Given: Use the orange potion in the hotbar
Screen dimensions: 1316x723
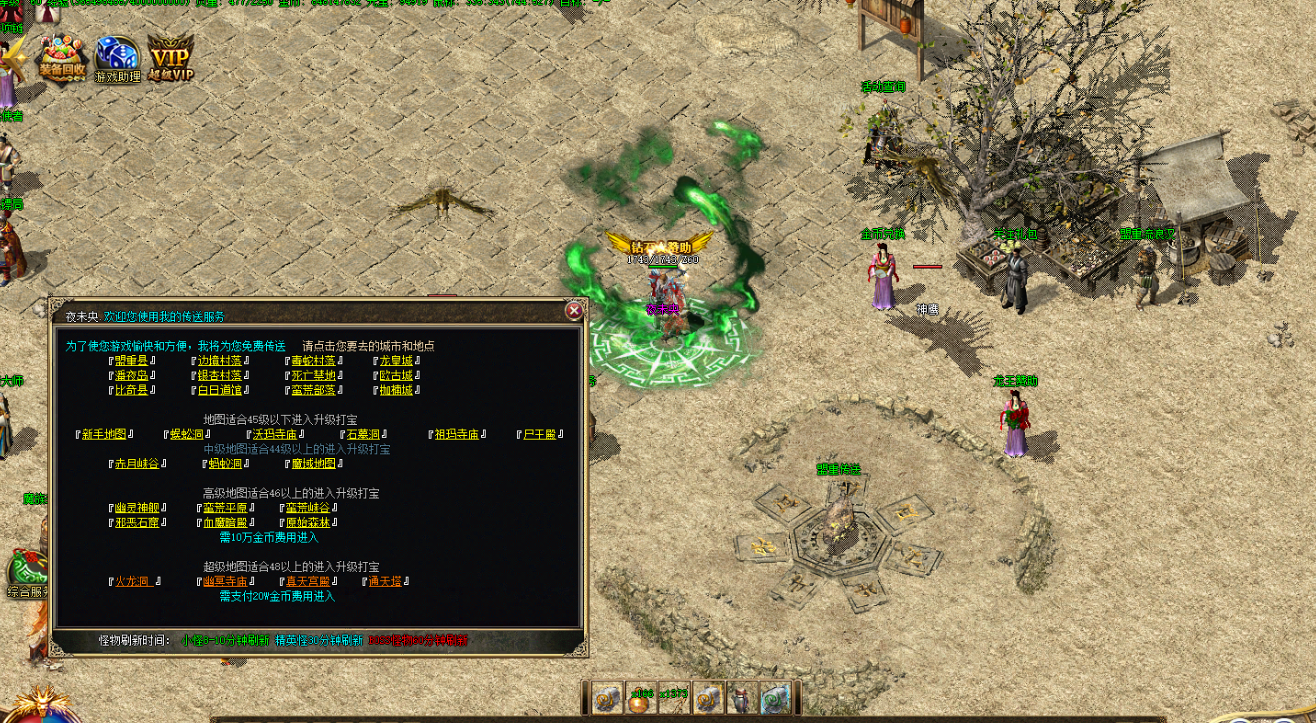Looking at the screenshot, I should 640,699.
